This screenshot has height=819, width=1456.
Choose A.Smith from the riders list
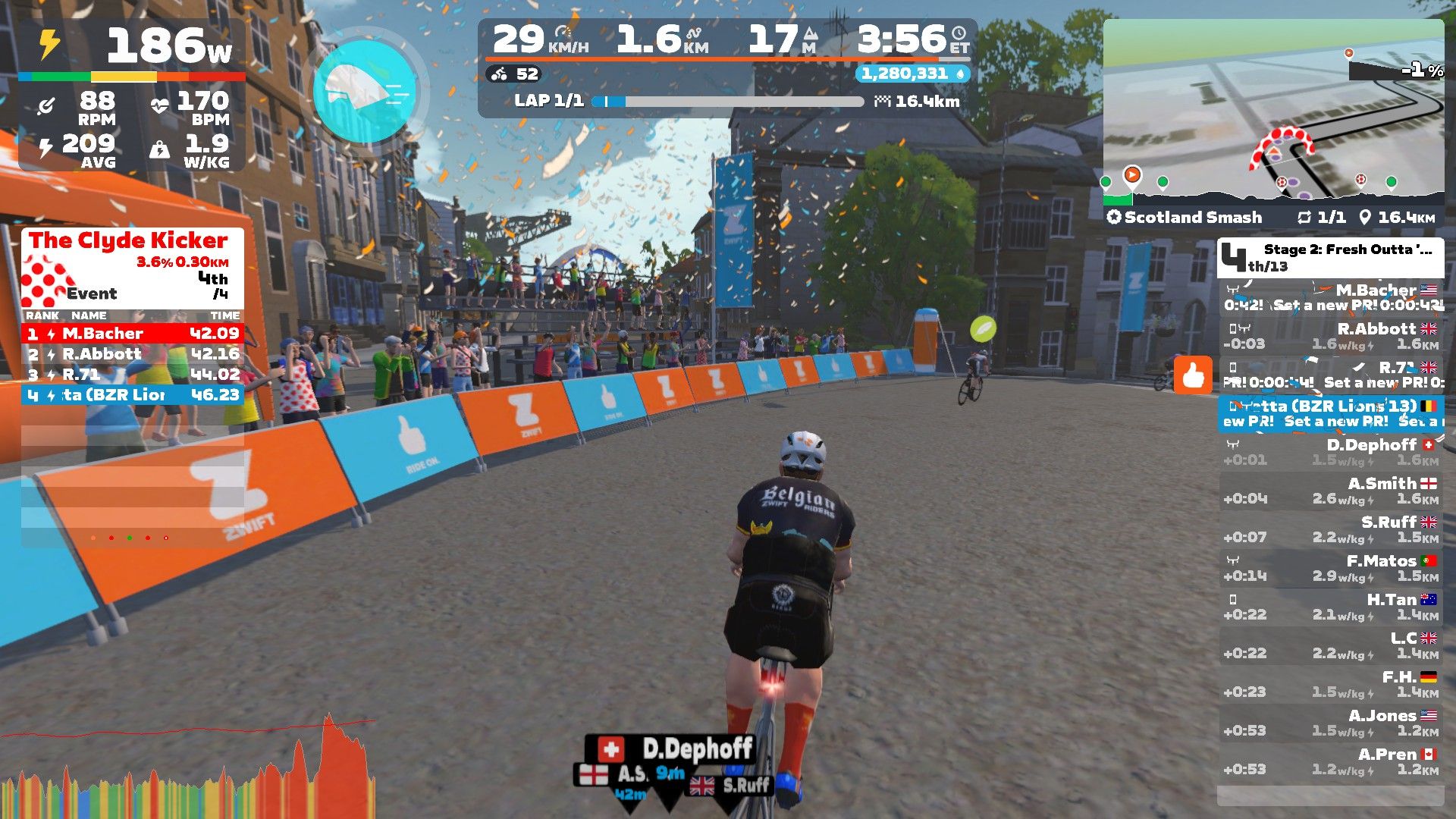point(1331,491)
